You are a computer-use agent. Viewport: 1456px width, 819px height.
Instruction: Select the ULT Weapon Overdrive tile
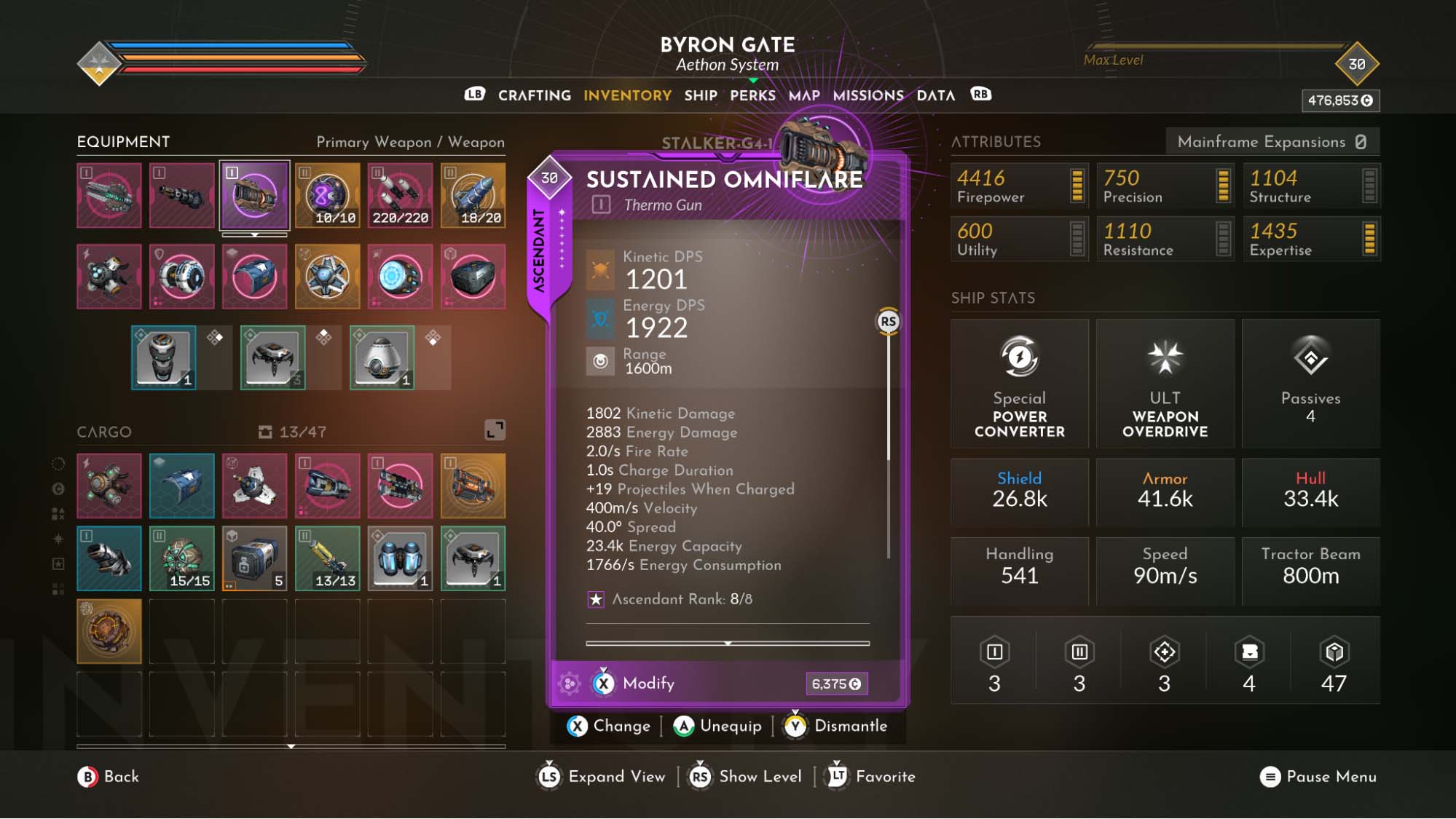point(1165,384)
